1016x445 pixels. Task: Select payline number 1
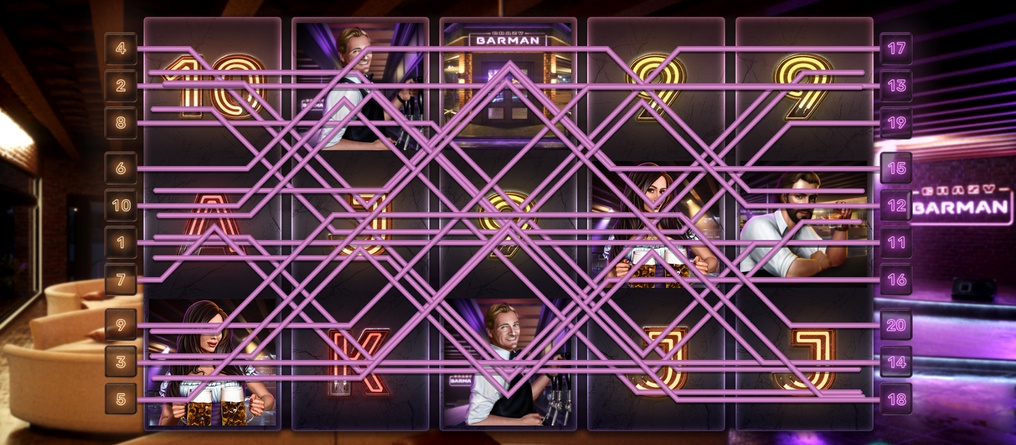click(120, 242)
